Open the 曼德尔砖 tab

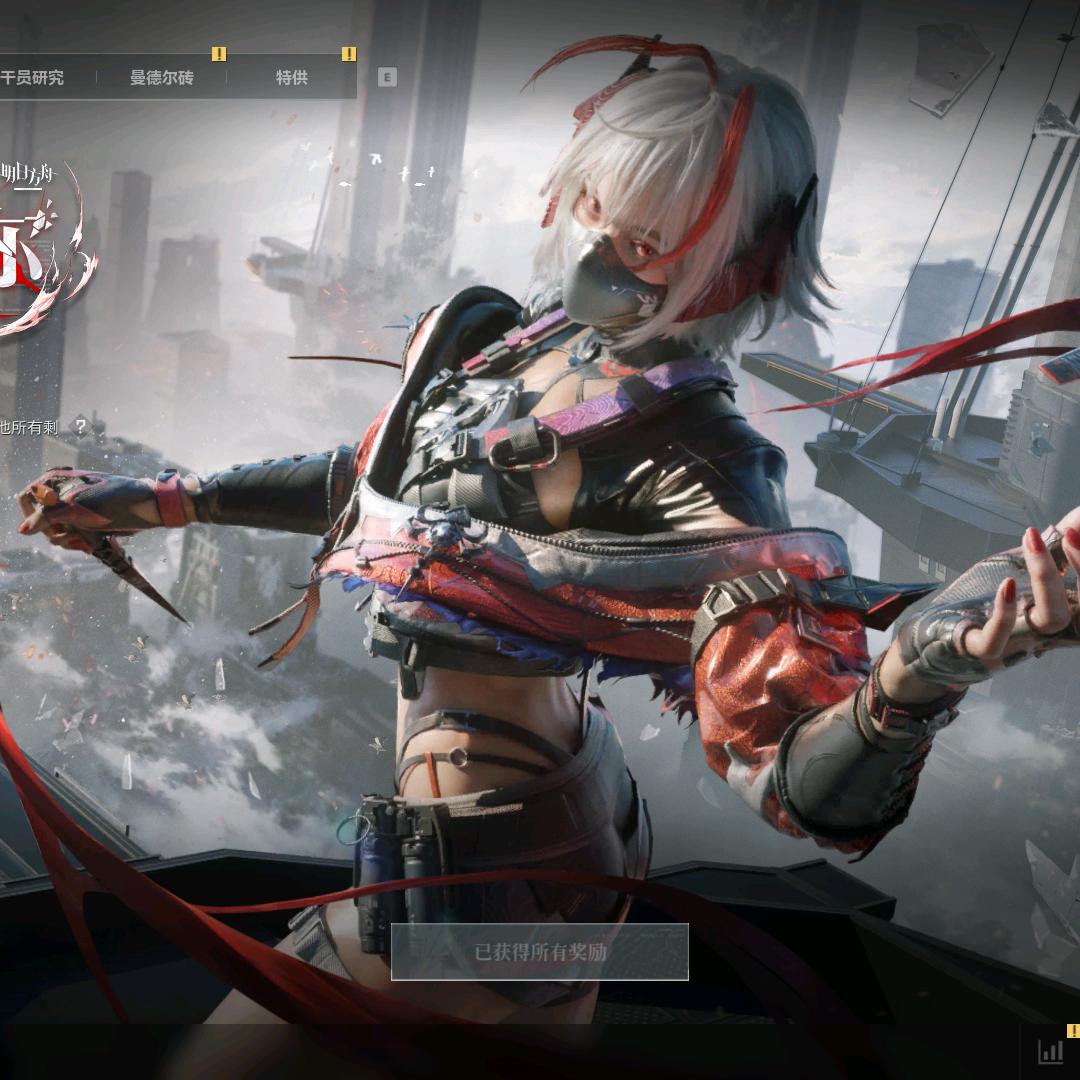click(162, 77)
